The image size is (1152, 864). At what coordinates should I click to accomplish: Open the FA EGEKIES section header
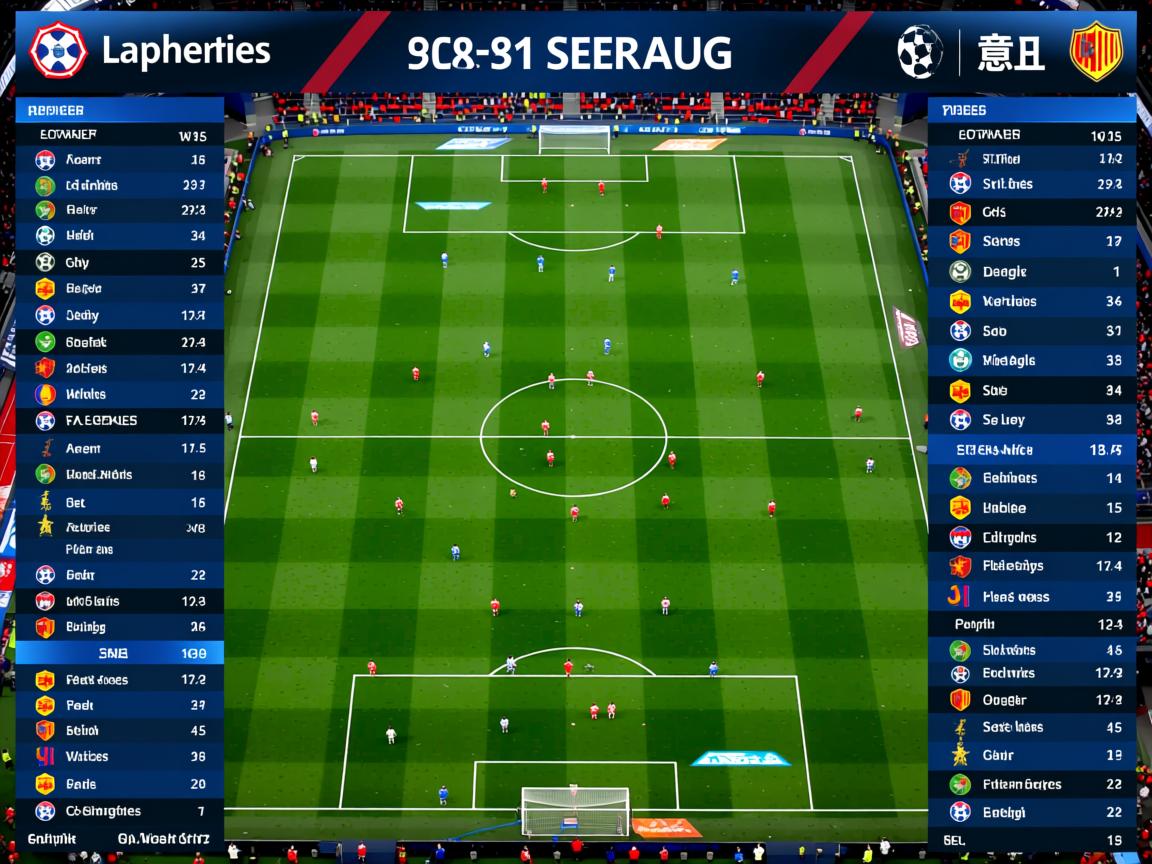(x=119, y=421)
